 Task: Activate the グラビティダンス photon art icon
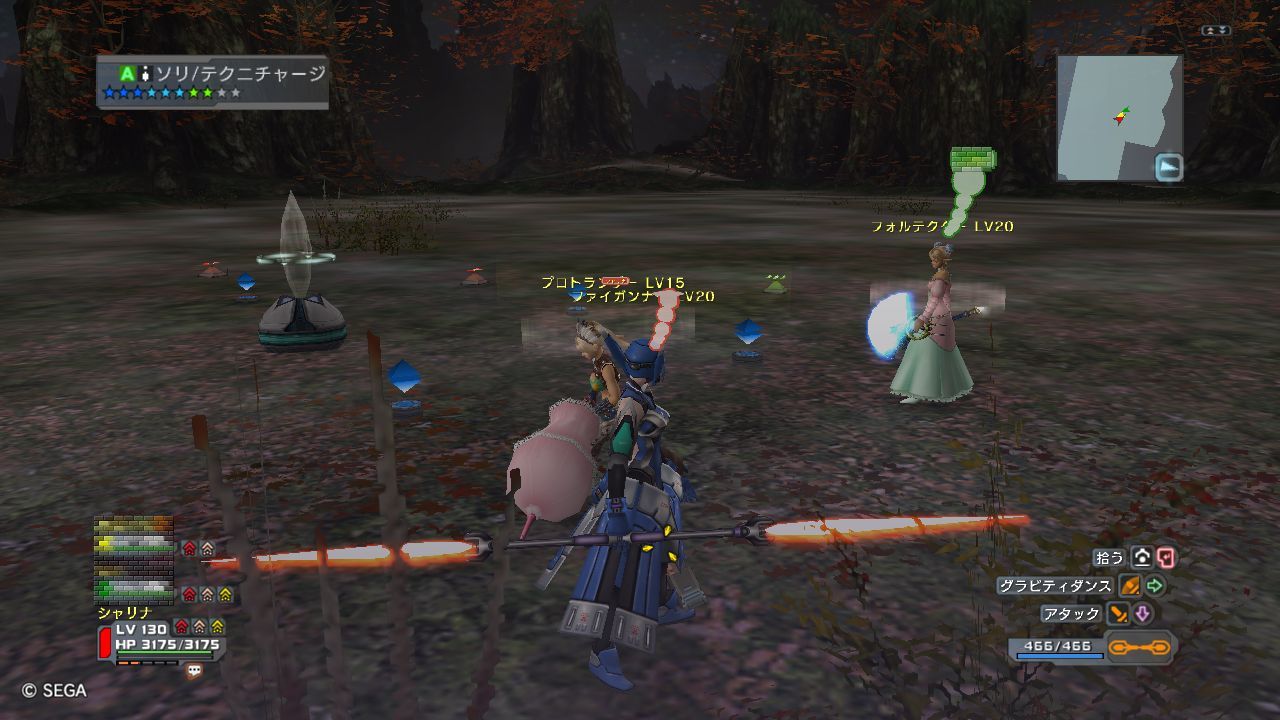(x=1130, y=586)
